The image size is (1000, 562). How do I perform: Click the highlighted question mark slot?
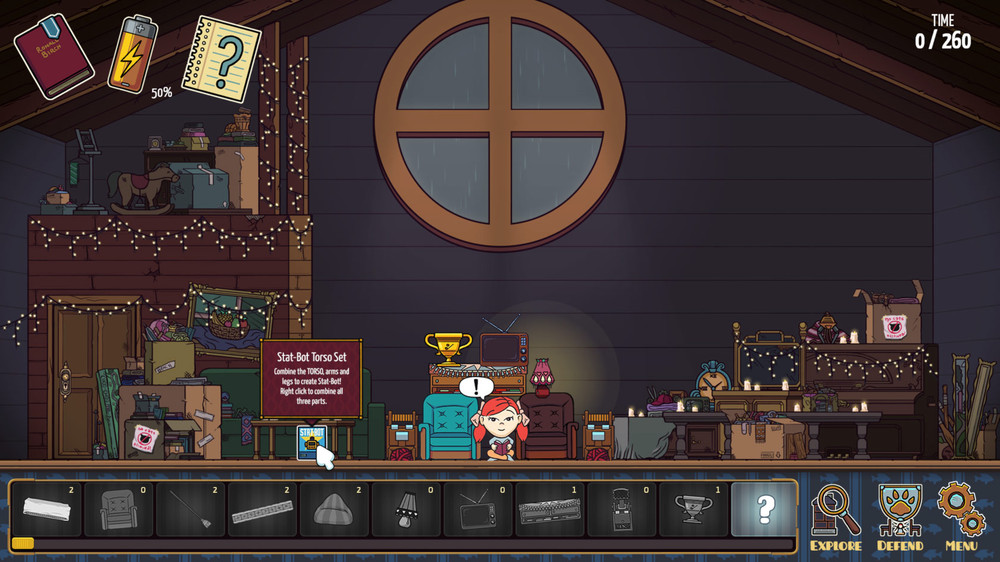(765, 509)
